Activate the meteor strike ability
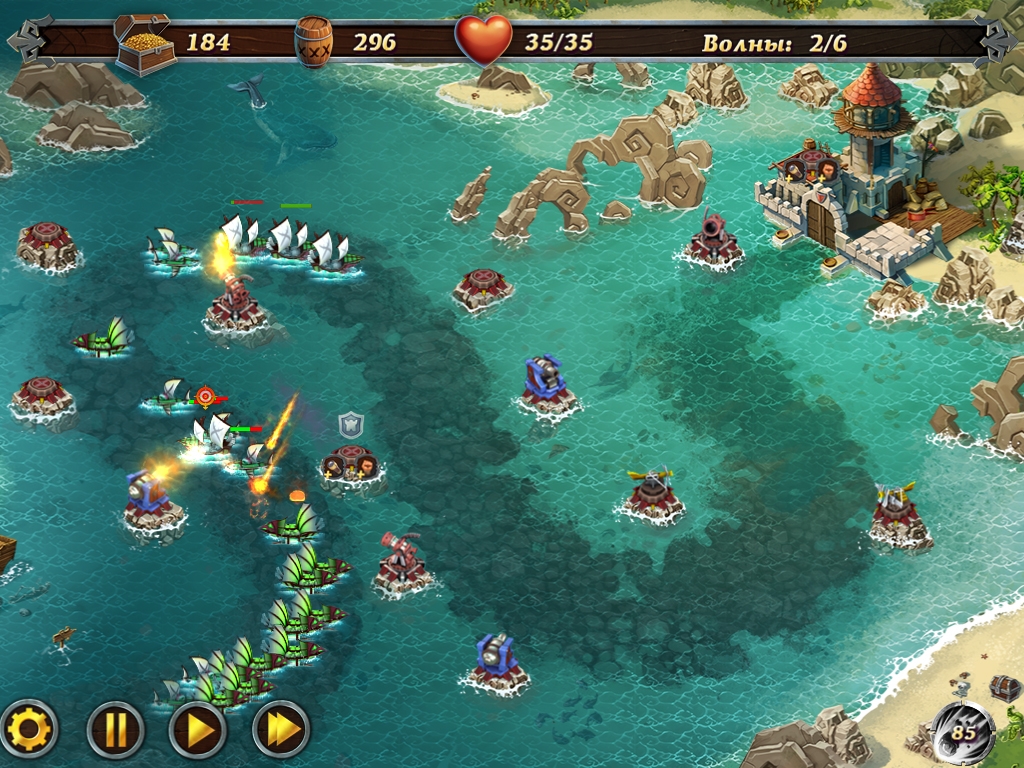This screenshot has height=768, width=1024. point(962,732)
